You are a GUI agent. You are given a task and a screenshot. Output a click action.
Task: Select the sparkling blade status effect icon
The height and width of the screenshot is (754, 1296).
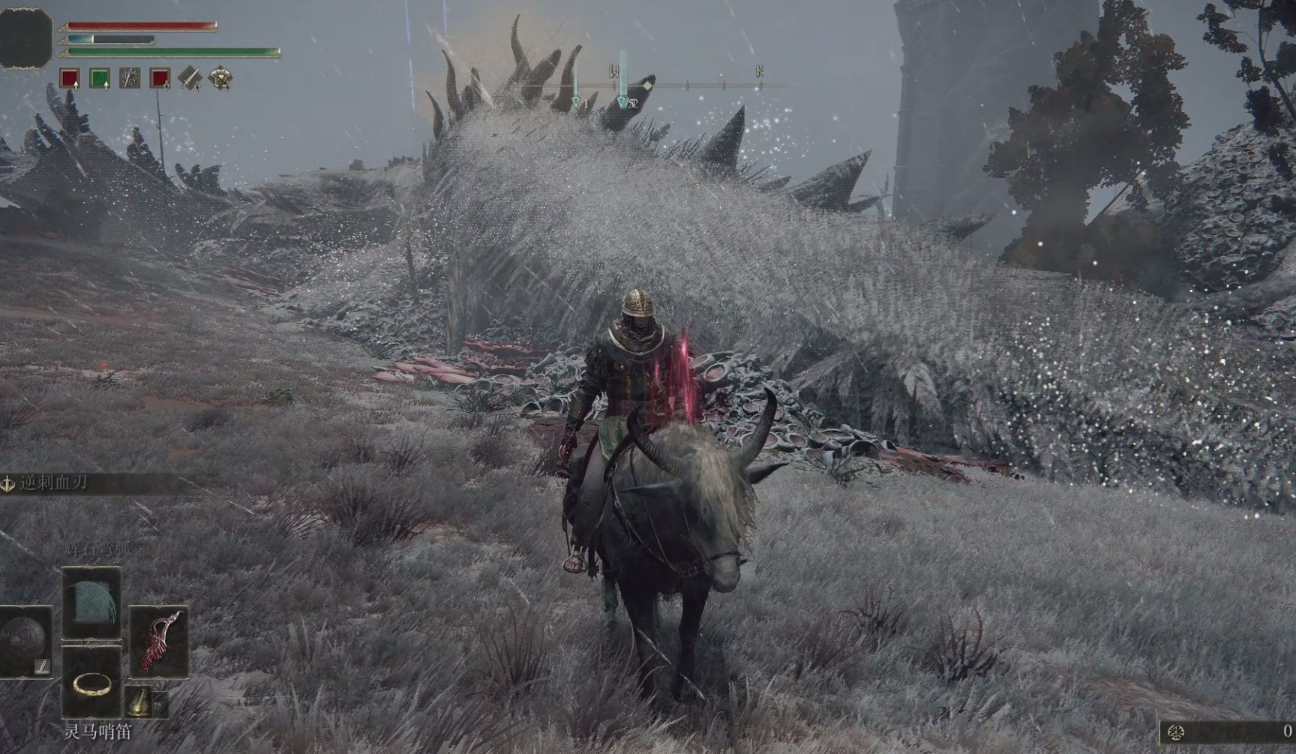tap(130, 78)
